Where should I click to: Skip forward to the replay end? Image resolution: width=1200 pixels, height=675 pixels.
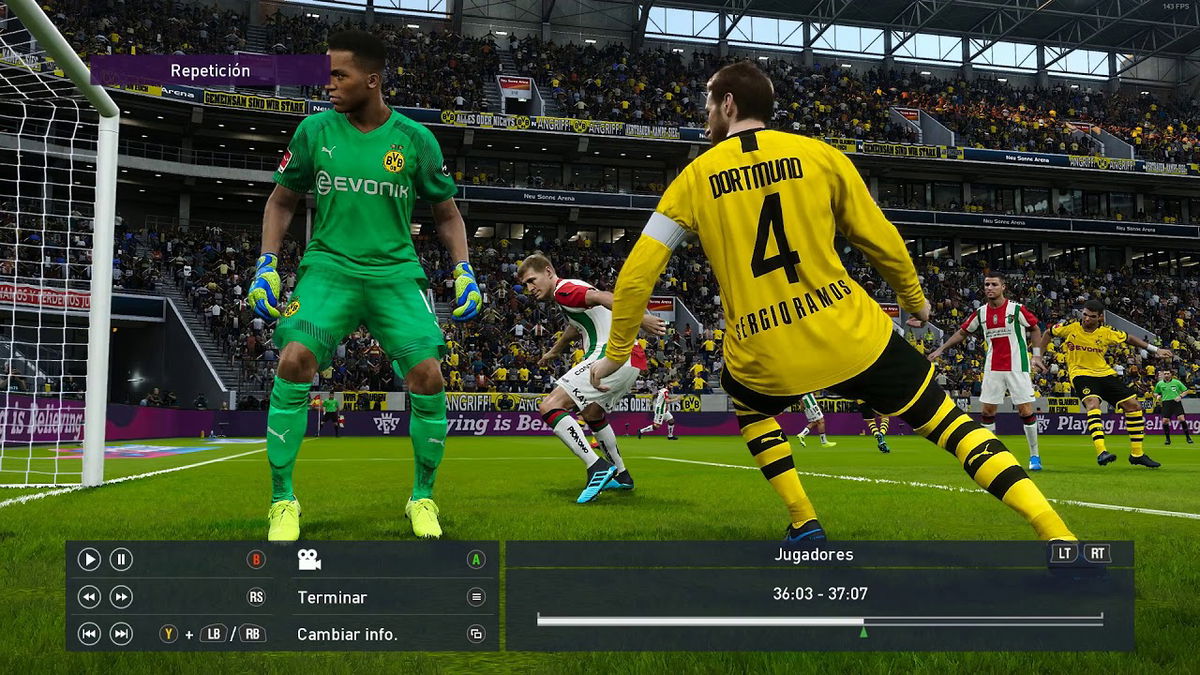pyautogui.click(x=121, y=634)
